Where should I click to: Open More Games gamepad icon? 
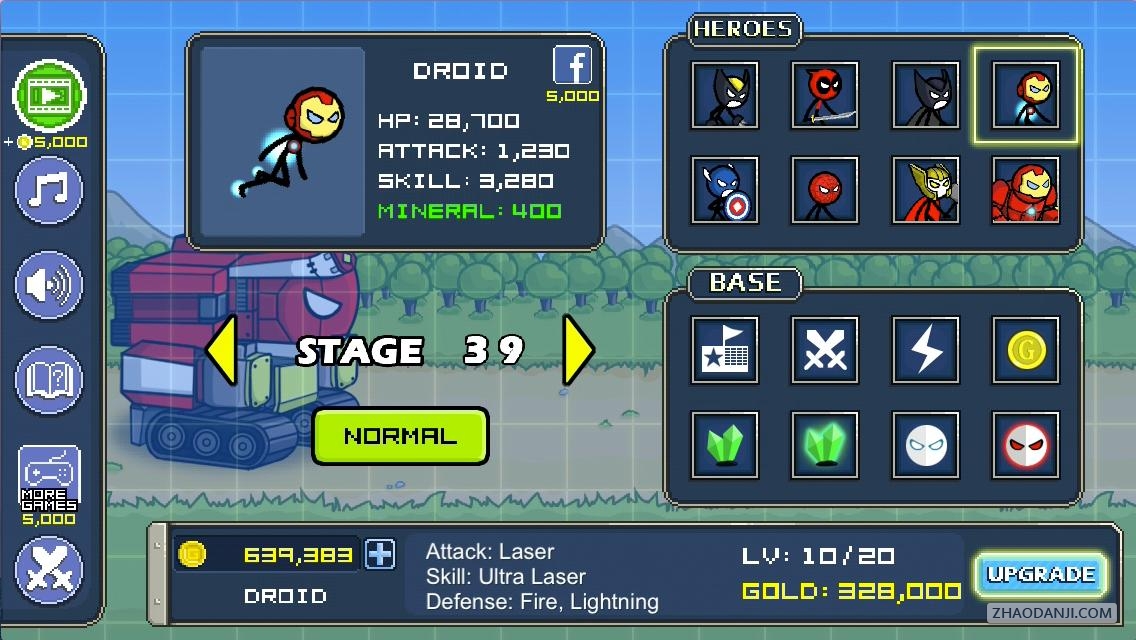pyautogui.click(x=49, y=478)
